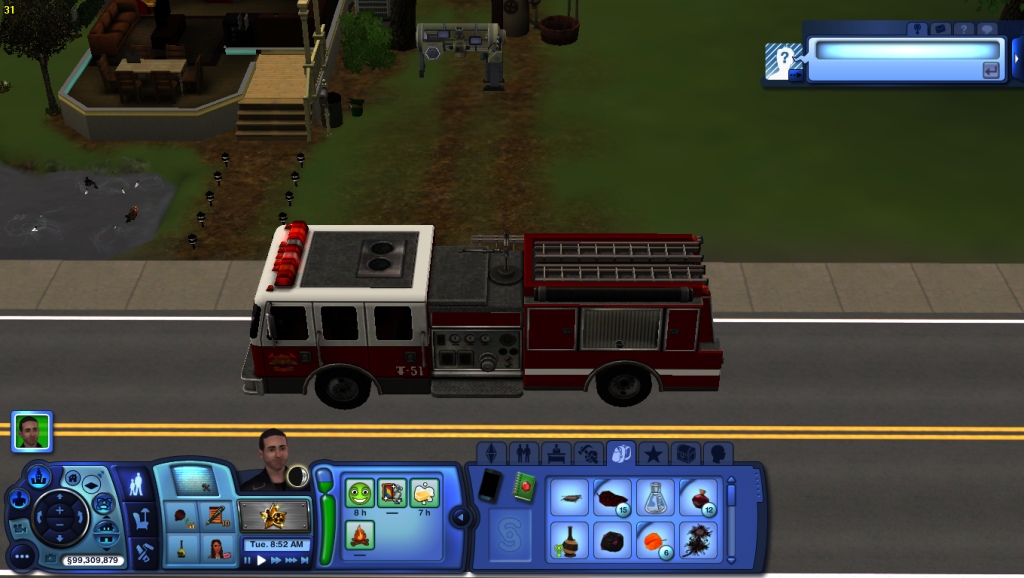Open Buy Mode with the armchair icon

pyautogui.click(x=142, y=518)
